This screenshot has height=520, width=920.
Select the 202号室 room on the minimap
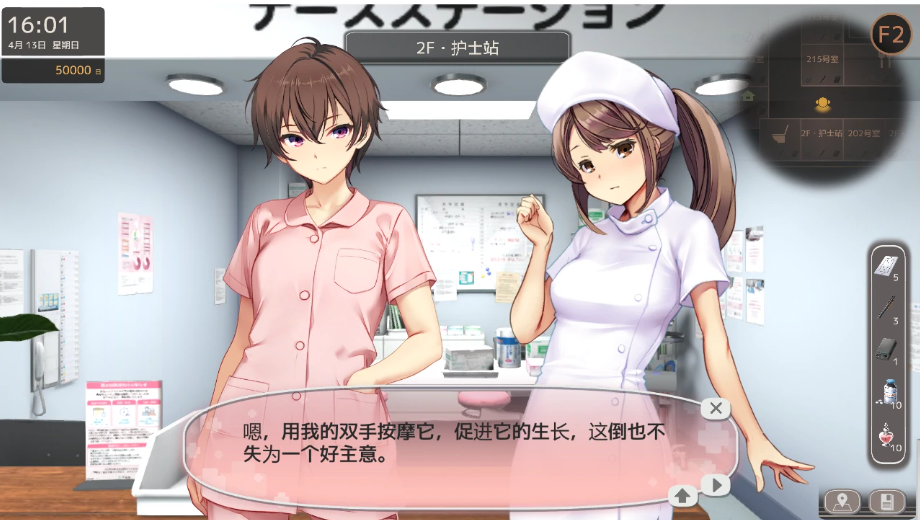click(863, 132)
